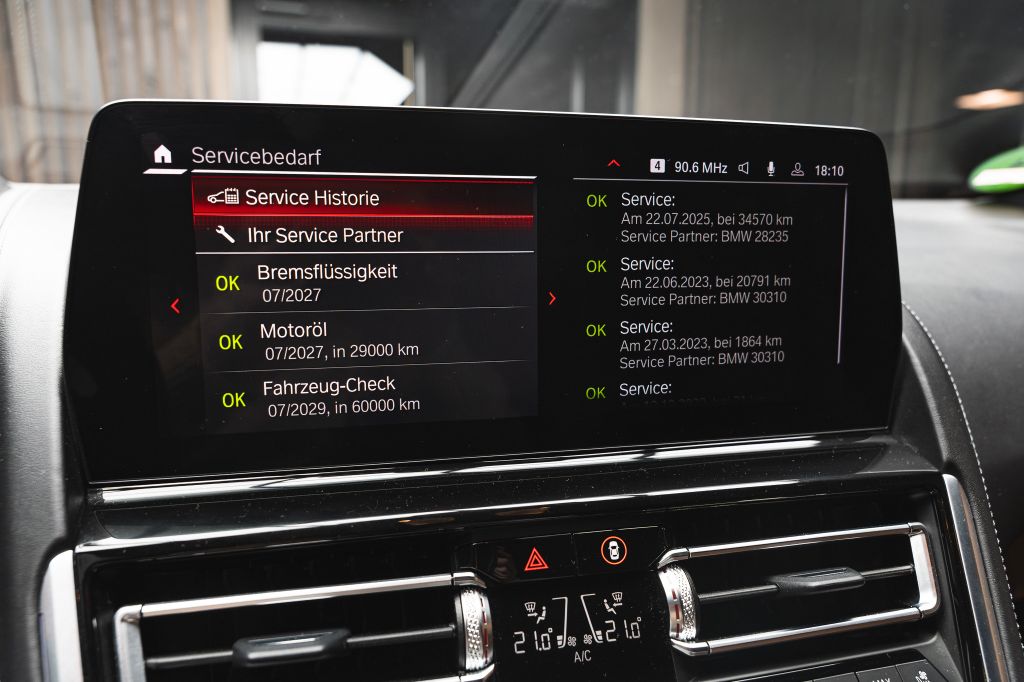Viewport: 1024px width, 682px height.
Task: Open the Bremsflüssigkeit service item
Action: pos(363,281)
